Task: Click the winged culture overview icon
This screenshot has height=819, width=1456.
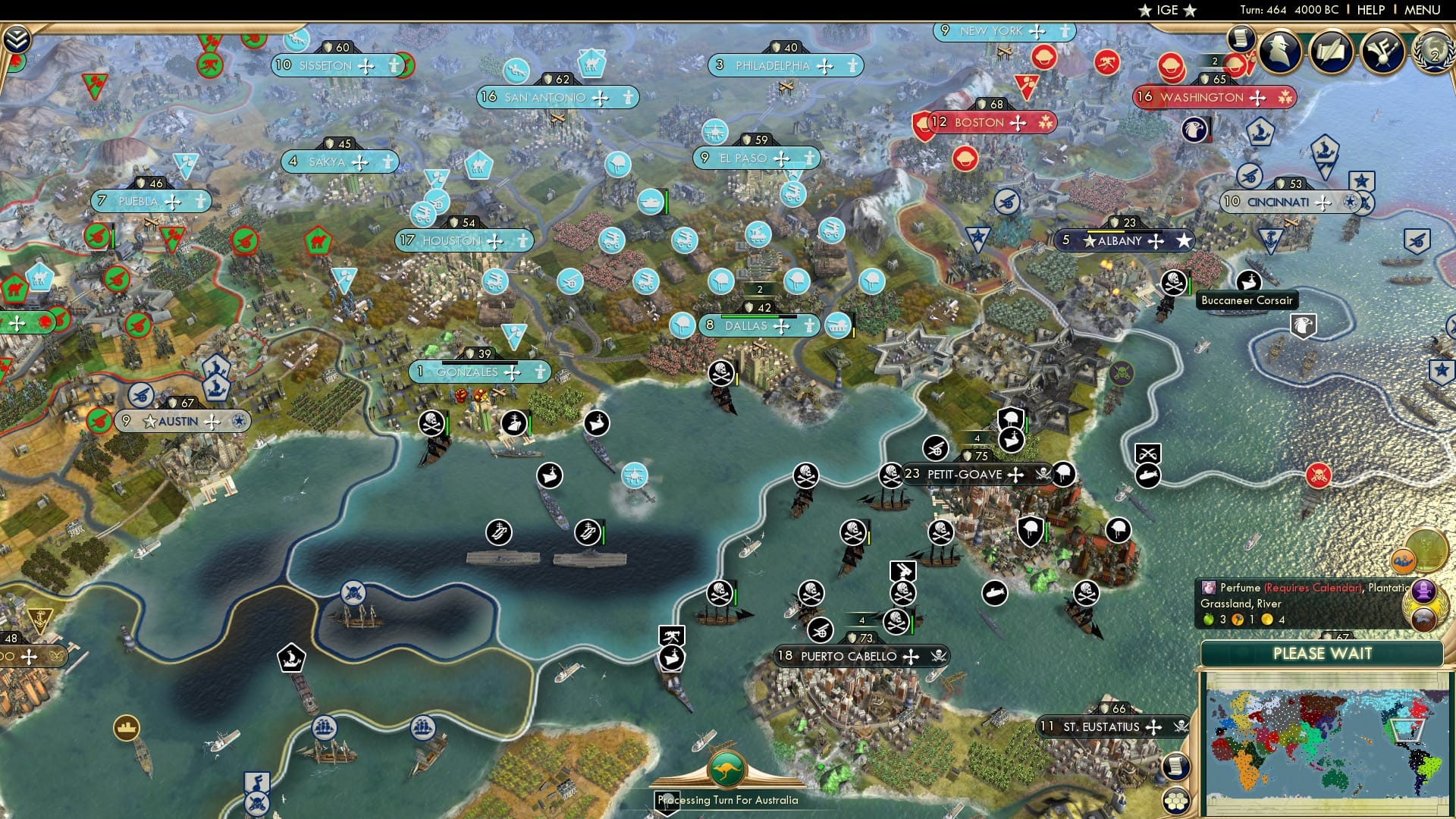Action: (x=1382, y=52)
